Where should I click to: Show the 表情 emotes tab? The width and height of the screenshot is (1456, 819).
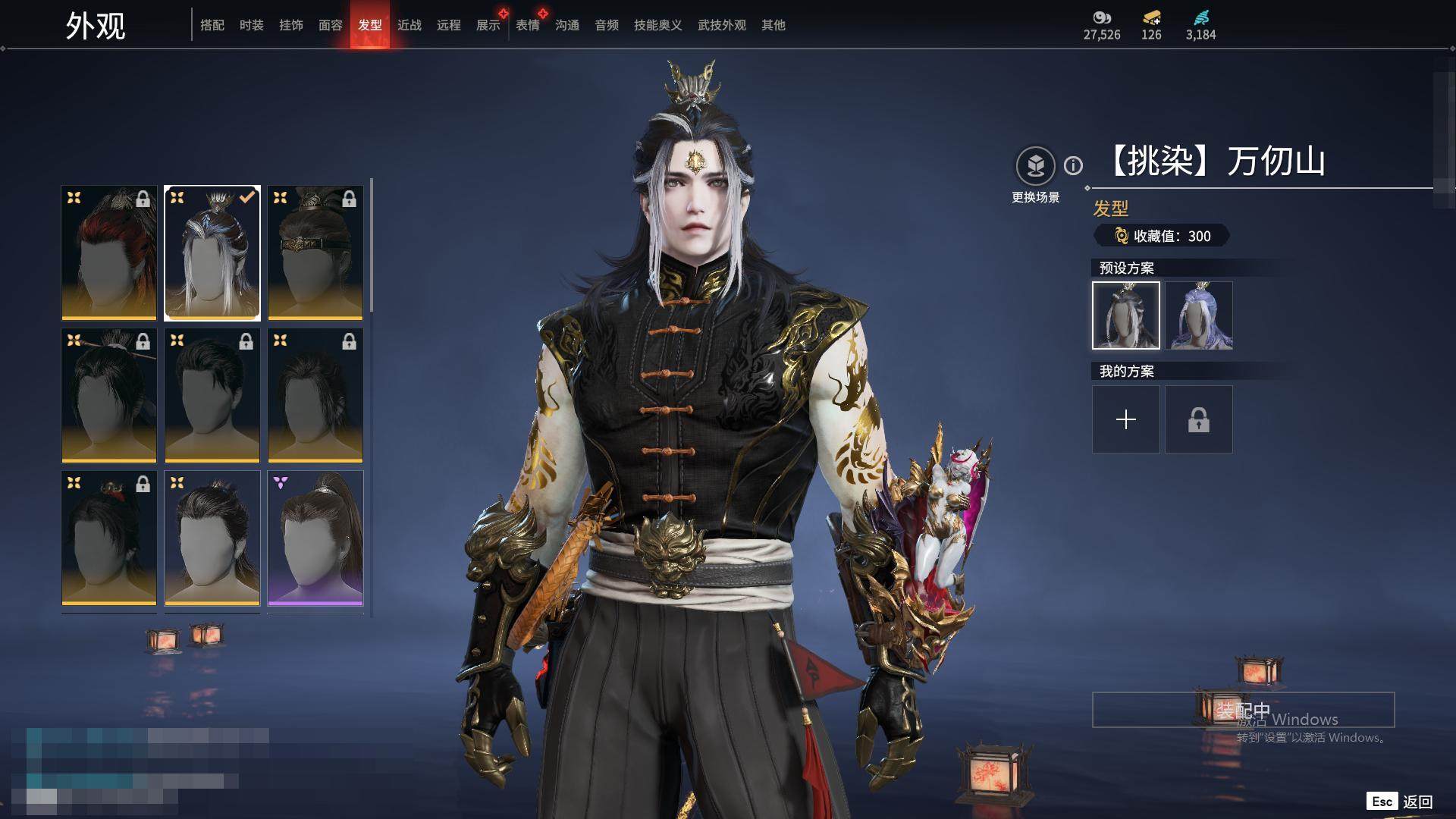point(528,25)
